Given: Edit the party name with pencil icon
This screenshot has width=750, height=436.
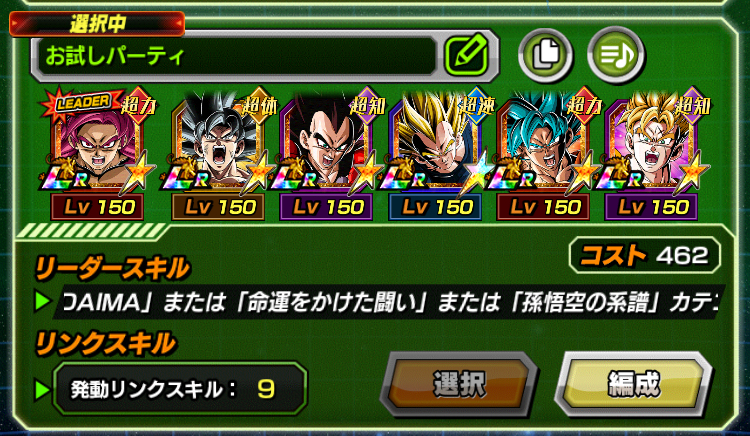Looking at the screenshot, I should coord(464,53).
